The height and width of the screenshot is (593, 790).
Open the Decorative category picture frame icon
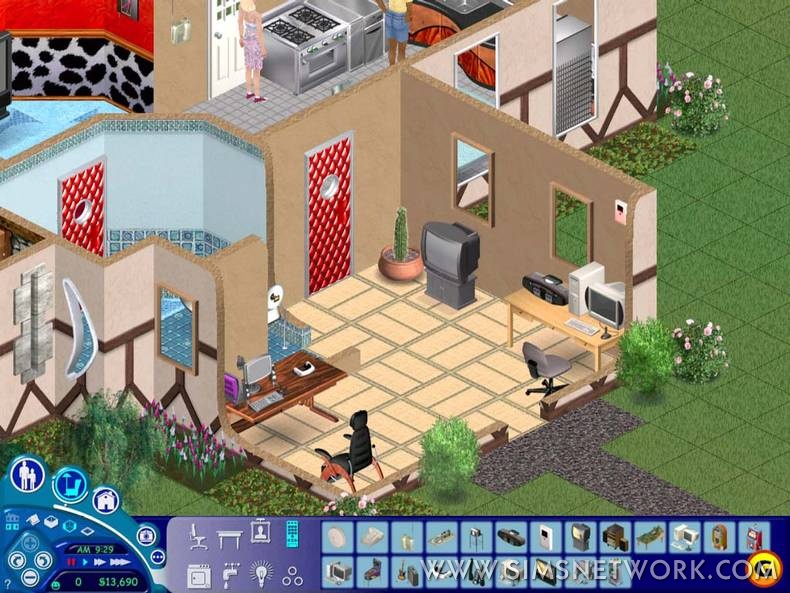click(x=261, y=533)
